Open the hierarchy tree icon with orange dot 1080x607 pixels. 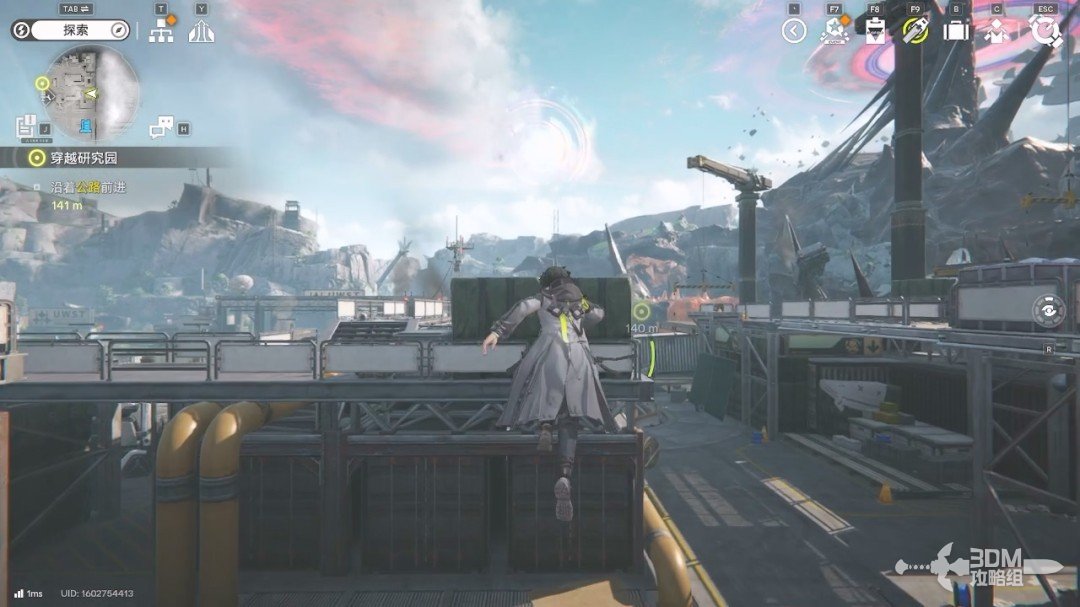(161, 31)
